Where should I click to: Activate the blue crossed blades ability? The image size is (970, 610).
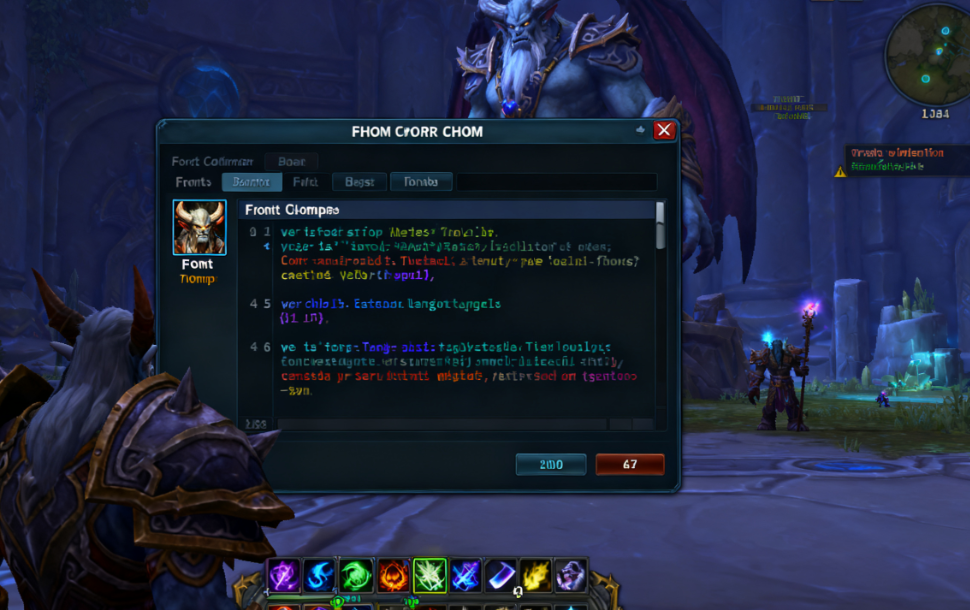click(x=466, y=575)
